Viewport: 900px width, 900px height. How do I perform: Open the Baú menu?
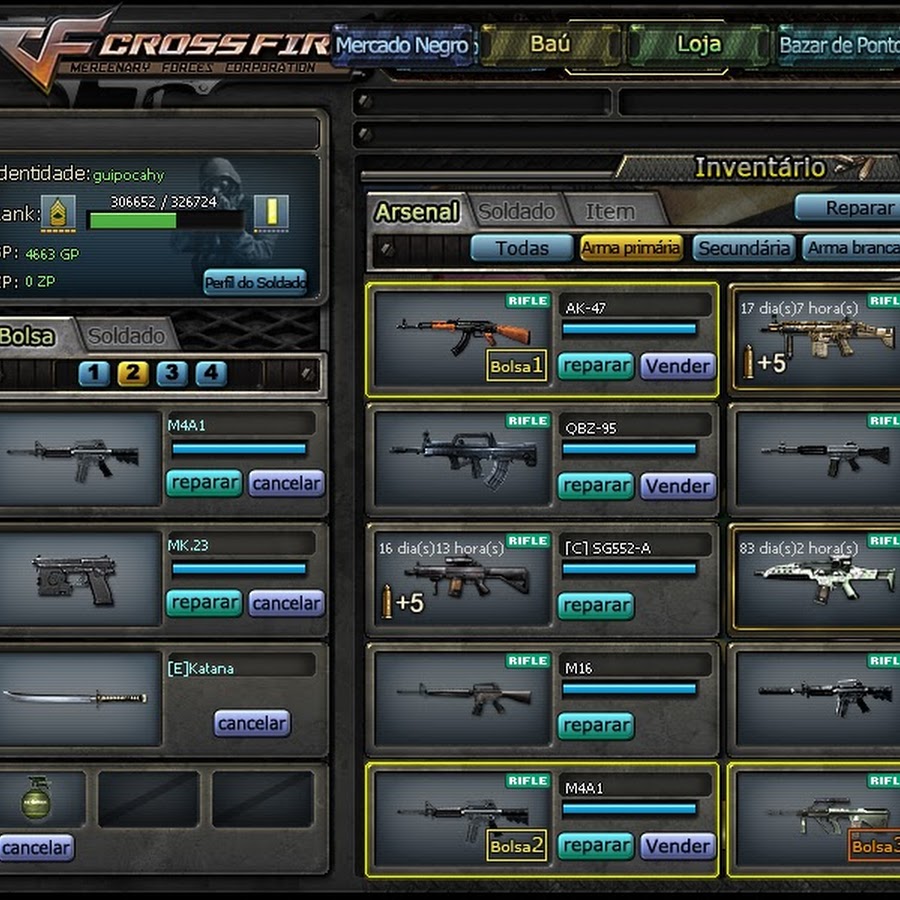tap(550, 45)
